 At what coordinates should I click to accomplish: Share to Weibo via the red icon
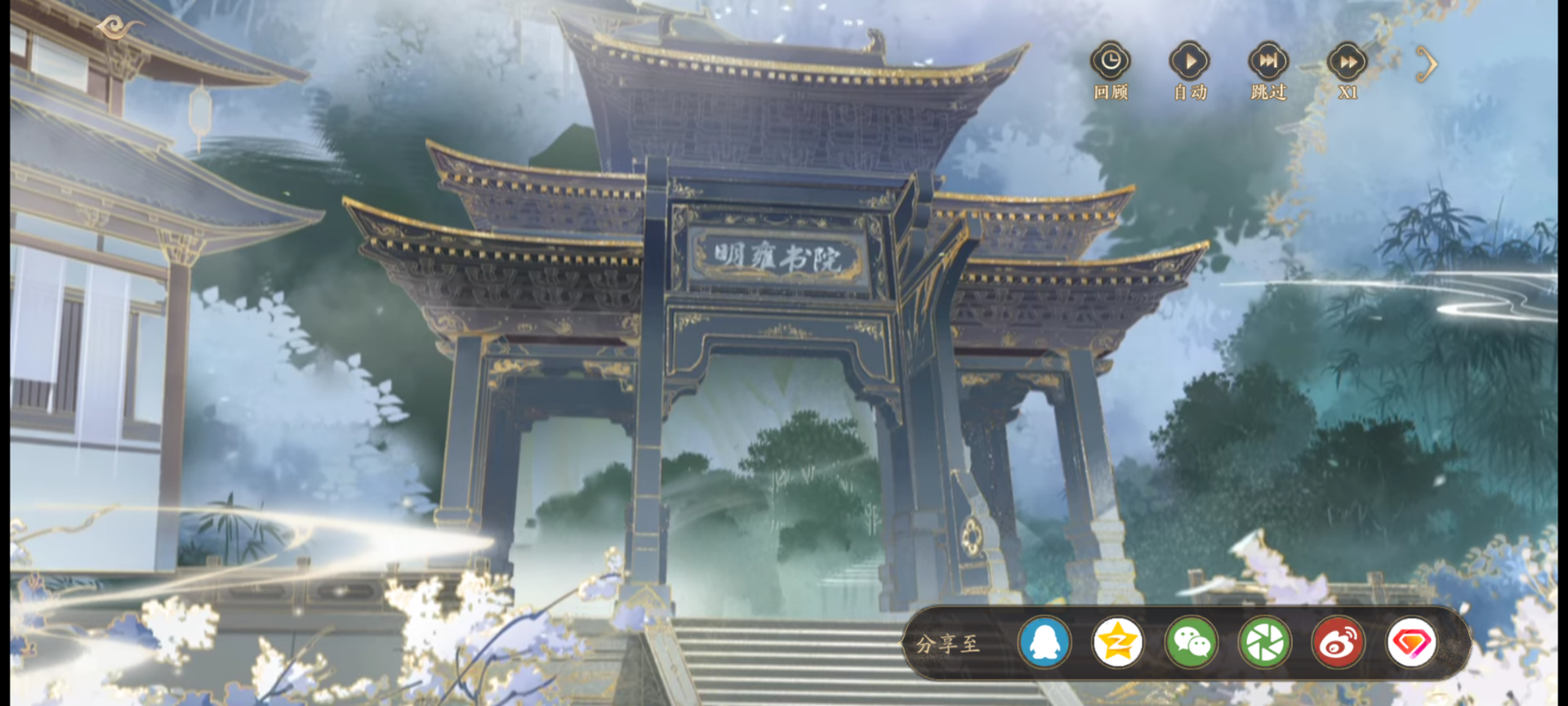[1338, 643]
